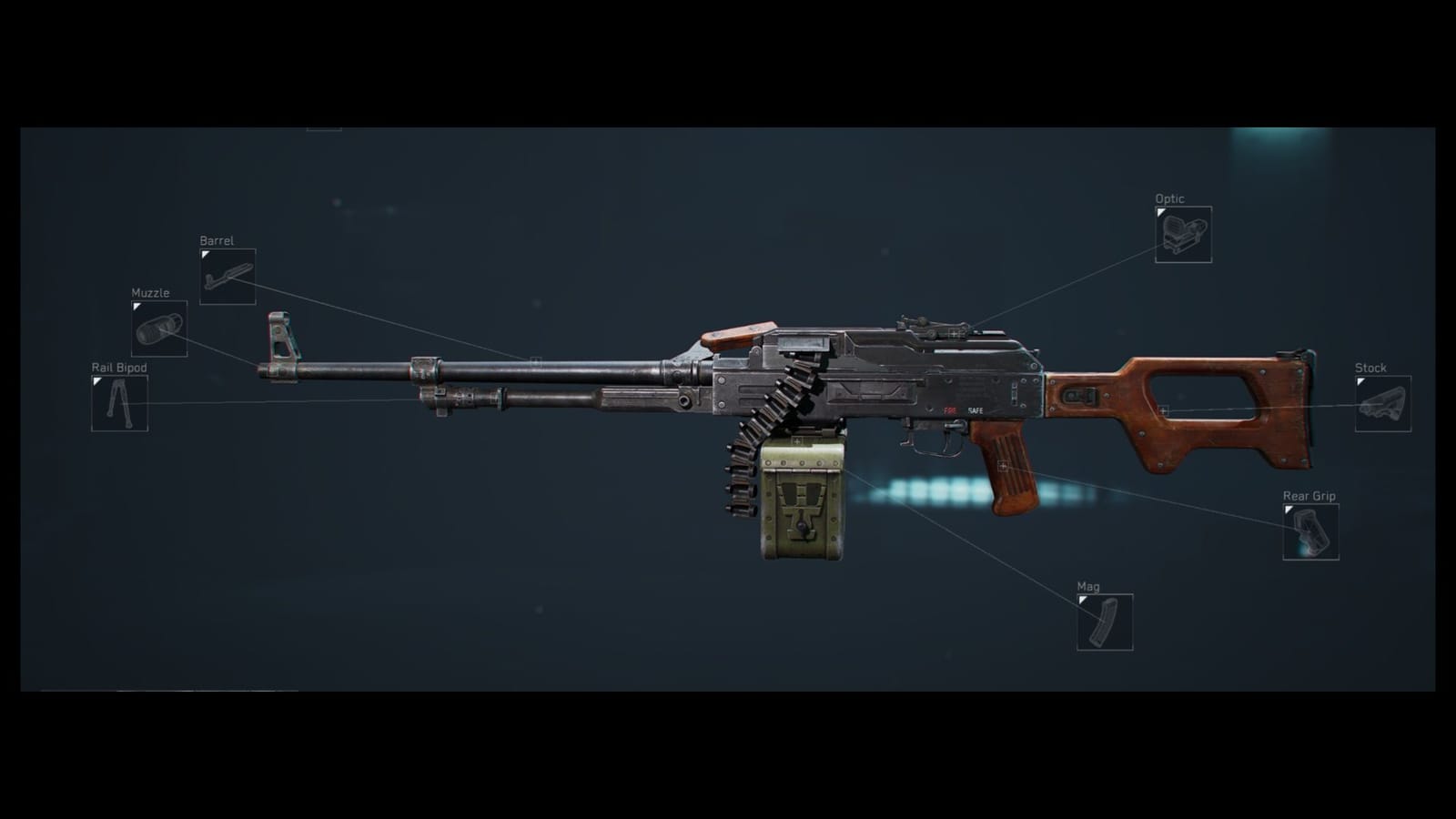Toggle the FIRE selector marking on receiver
Viewport: 1456px width, 819px height.
click(x=952, y=410)
